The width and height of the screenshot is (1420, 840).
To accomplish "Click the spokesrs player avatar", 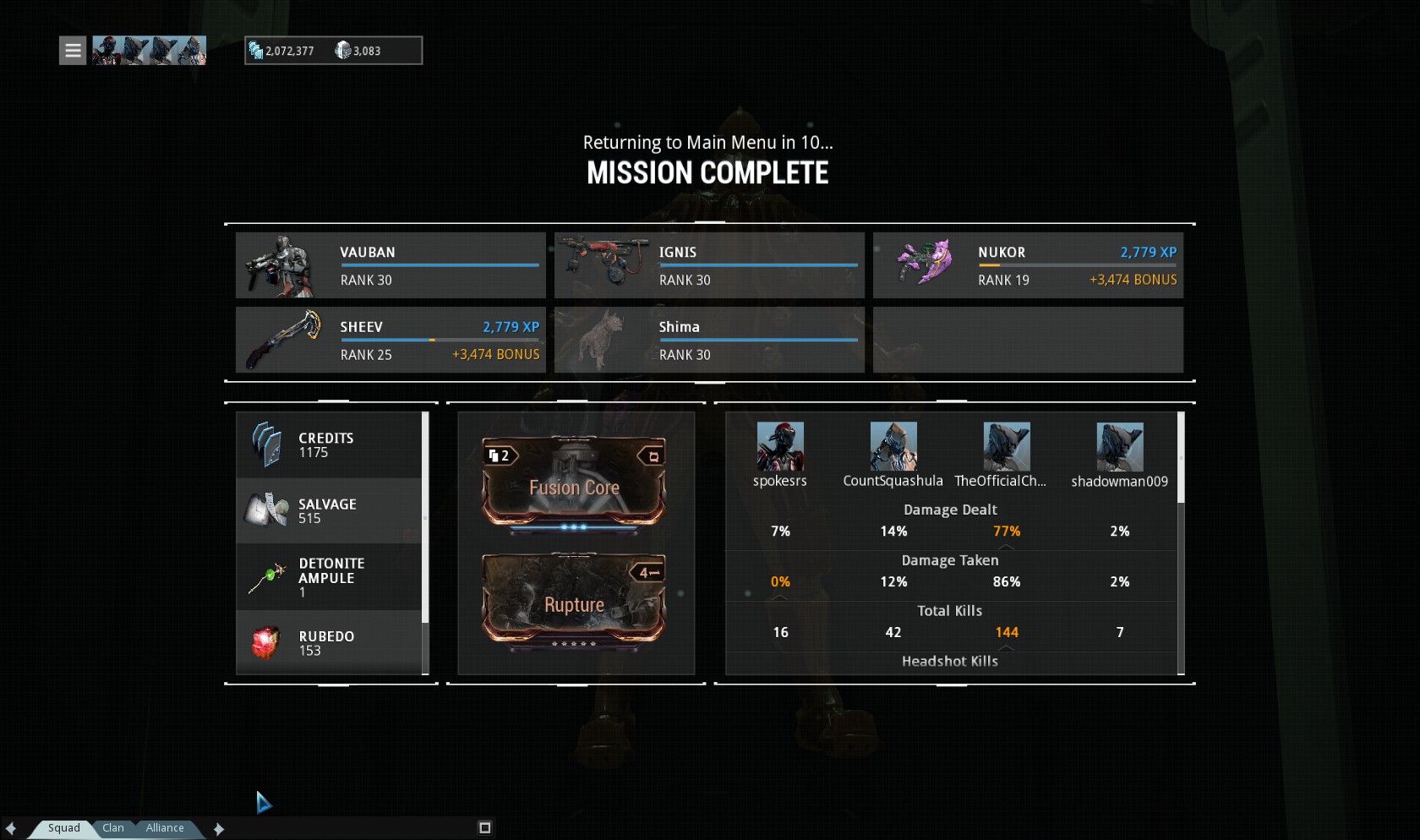I will pos(780,446).
